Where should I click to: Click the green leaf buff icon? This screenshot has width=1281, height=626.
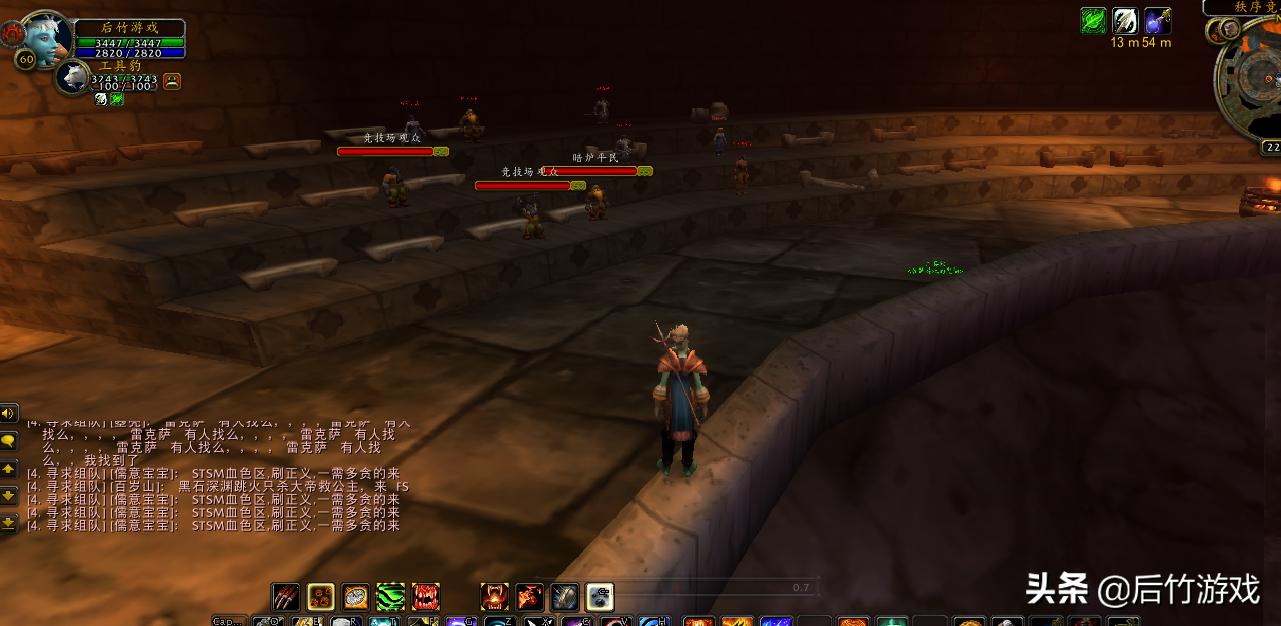point(1094,20)
